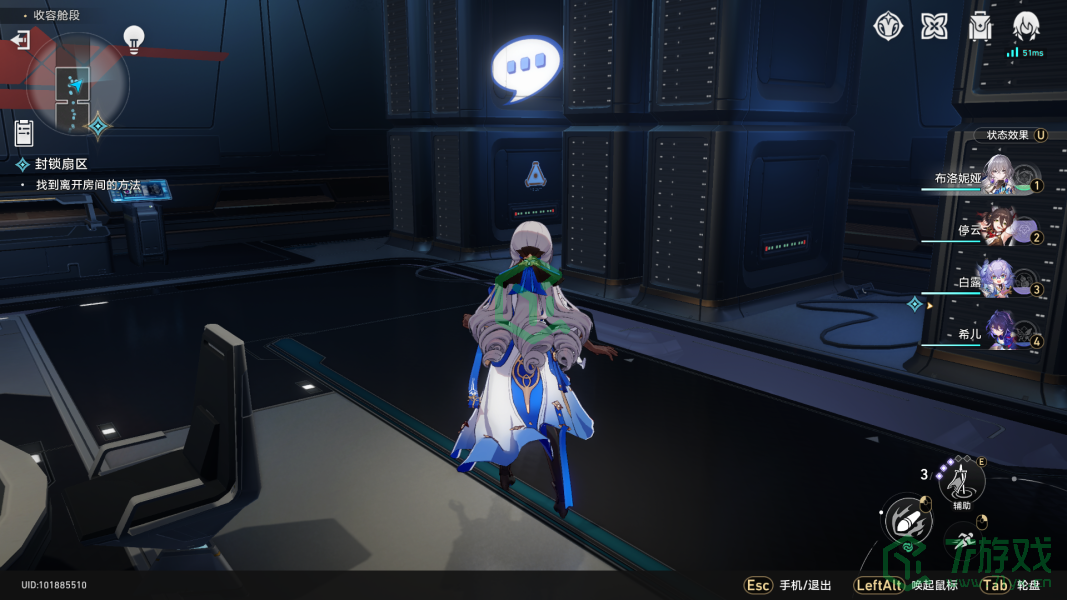Activate the 辅助 technique skill

962,483
